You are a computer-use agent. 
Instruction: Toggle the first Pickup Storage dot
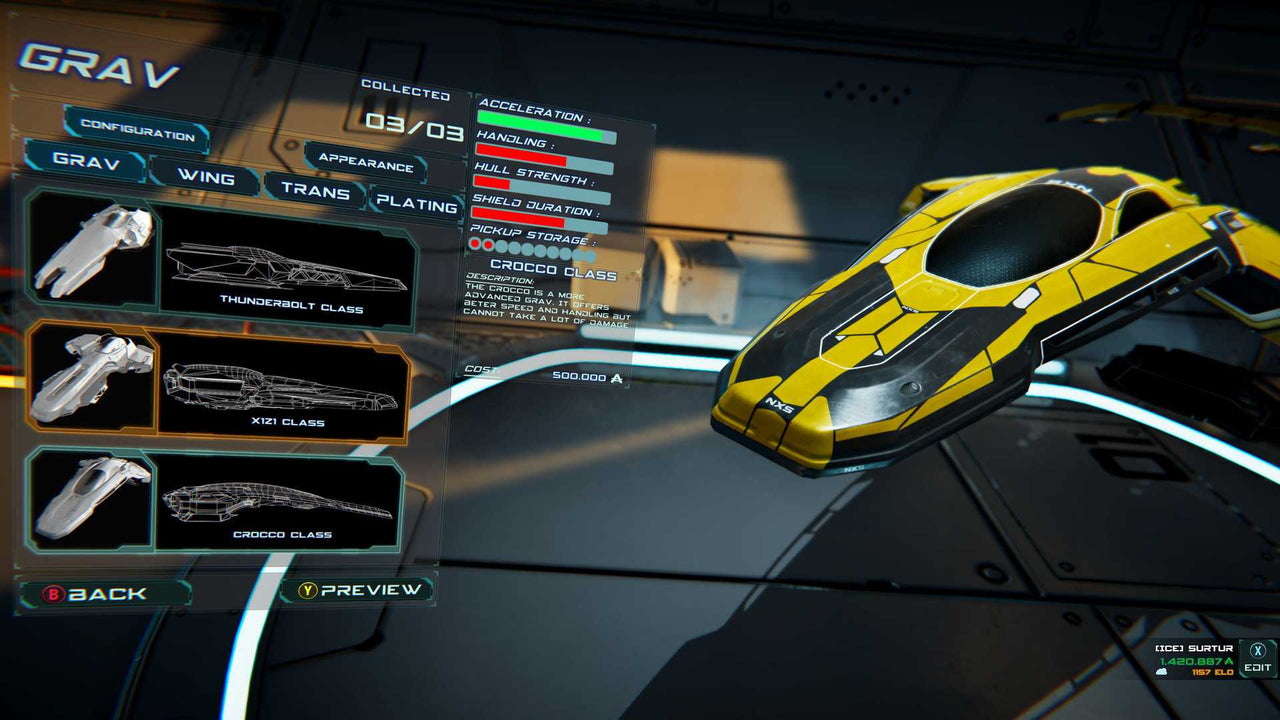[x=475, y=244]
